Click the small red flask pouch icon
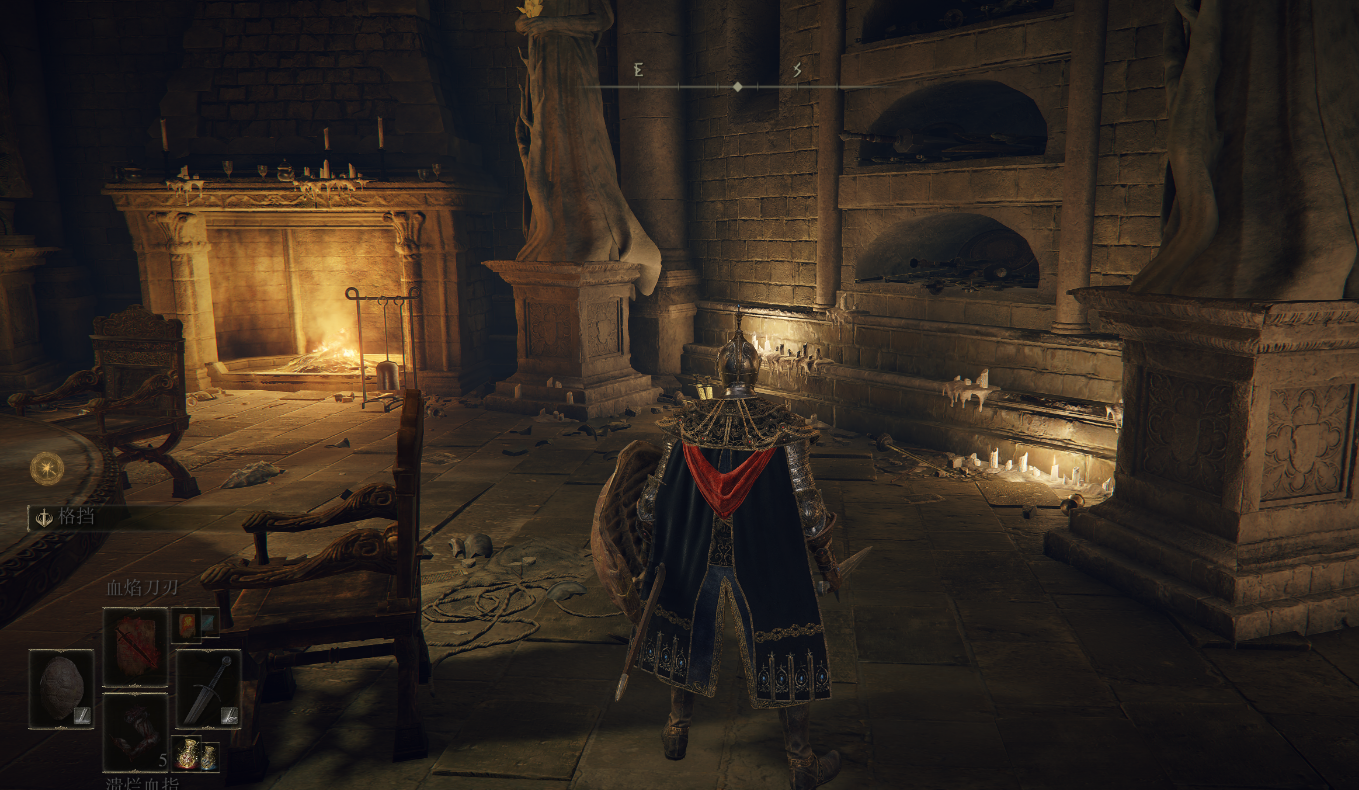This screenshot has width=1359, height=790. click(x=186, y=753)
